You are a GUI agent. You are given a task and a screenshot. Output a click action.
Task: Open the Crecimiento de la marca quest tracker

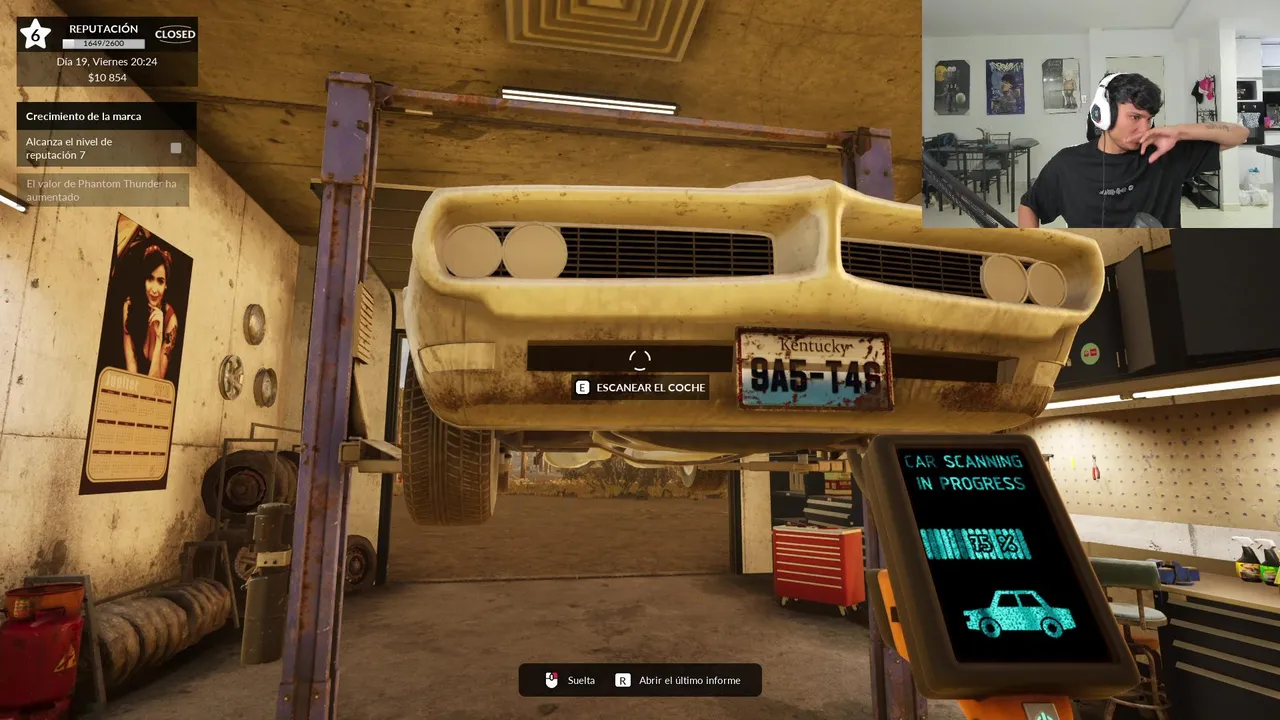(84, 116)
